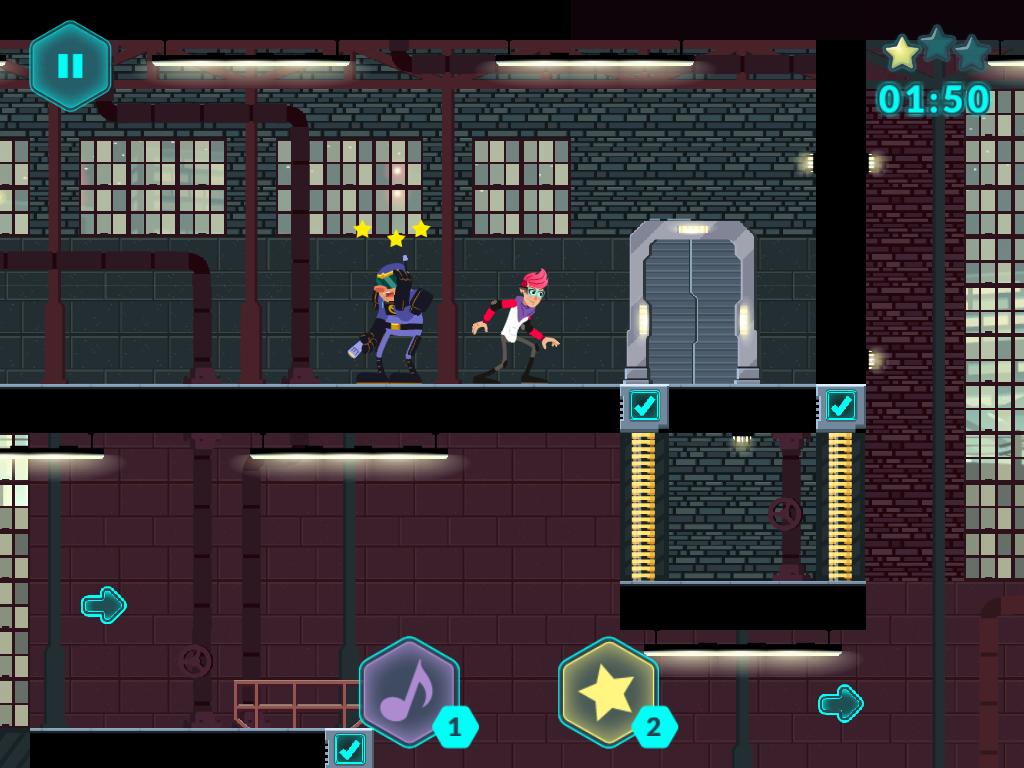
Task: Pause the game with the hexagon button
Action: point(70,66)
